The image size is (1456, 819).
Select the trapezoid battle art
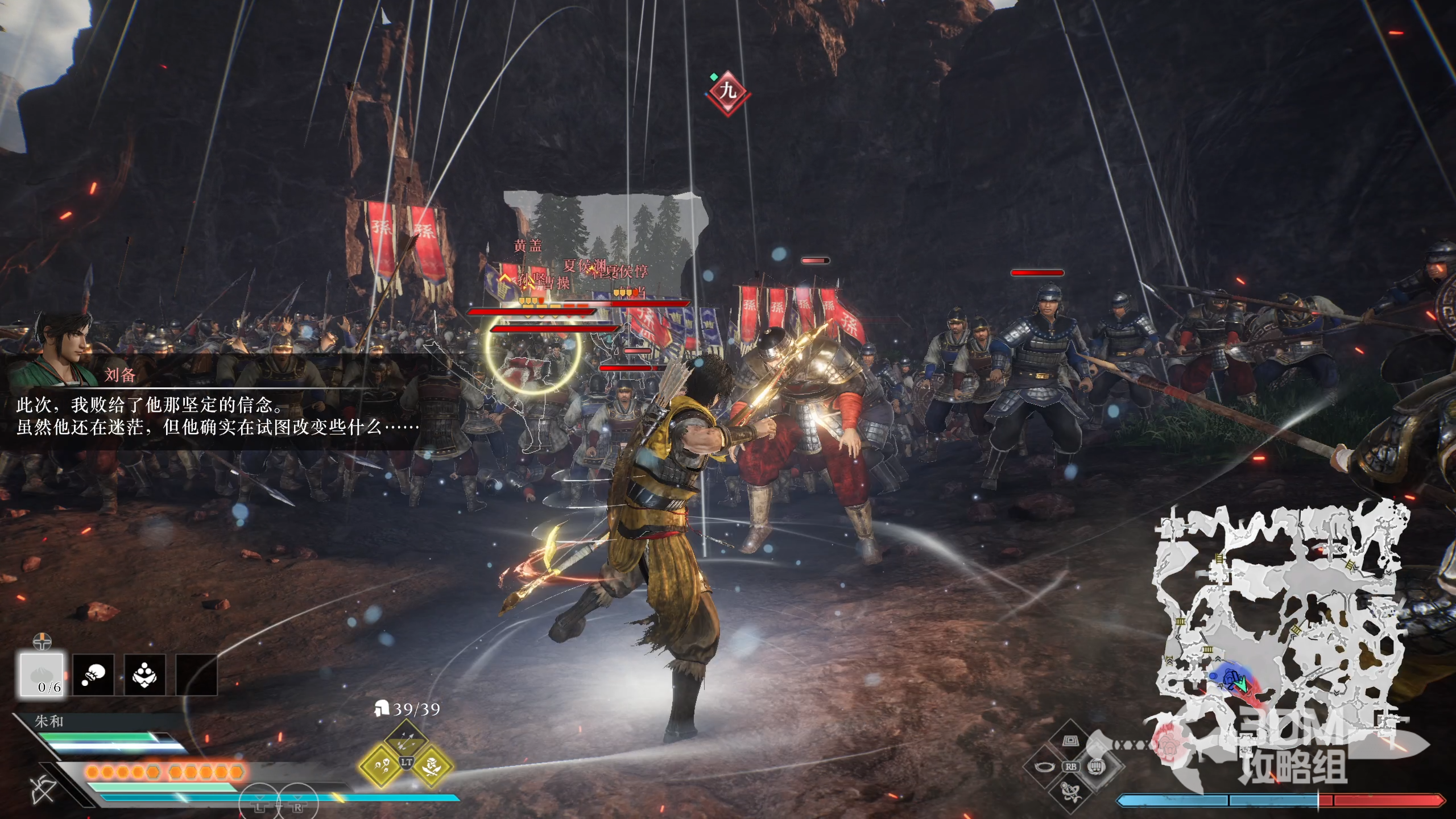pos(1070,741)
